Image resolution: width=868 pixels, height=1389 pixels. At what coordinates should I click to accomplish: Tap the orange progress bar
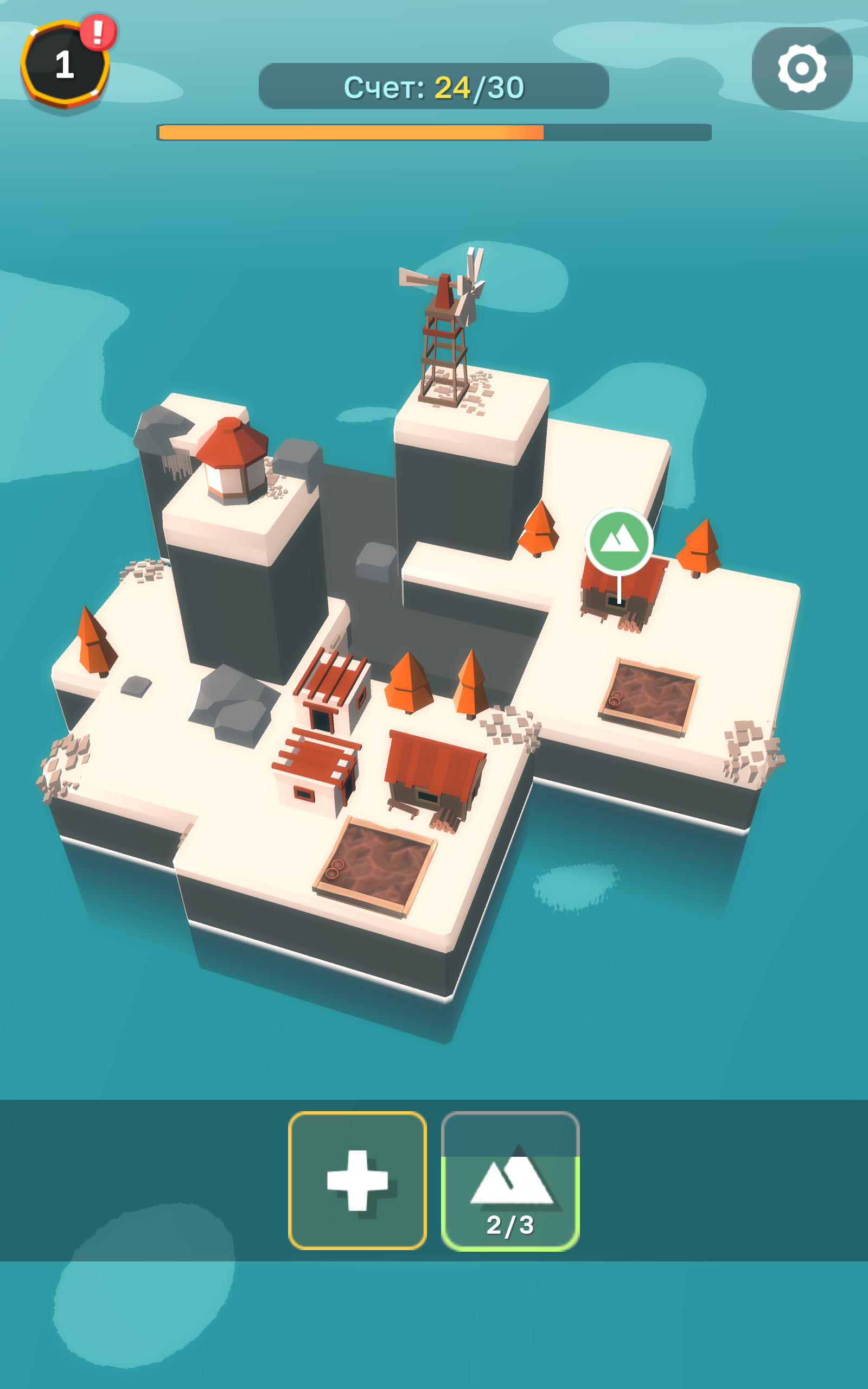350,132
